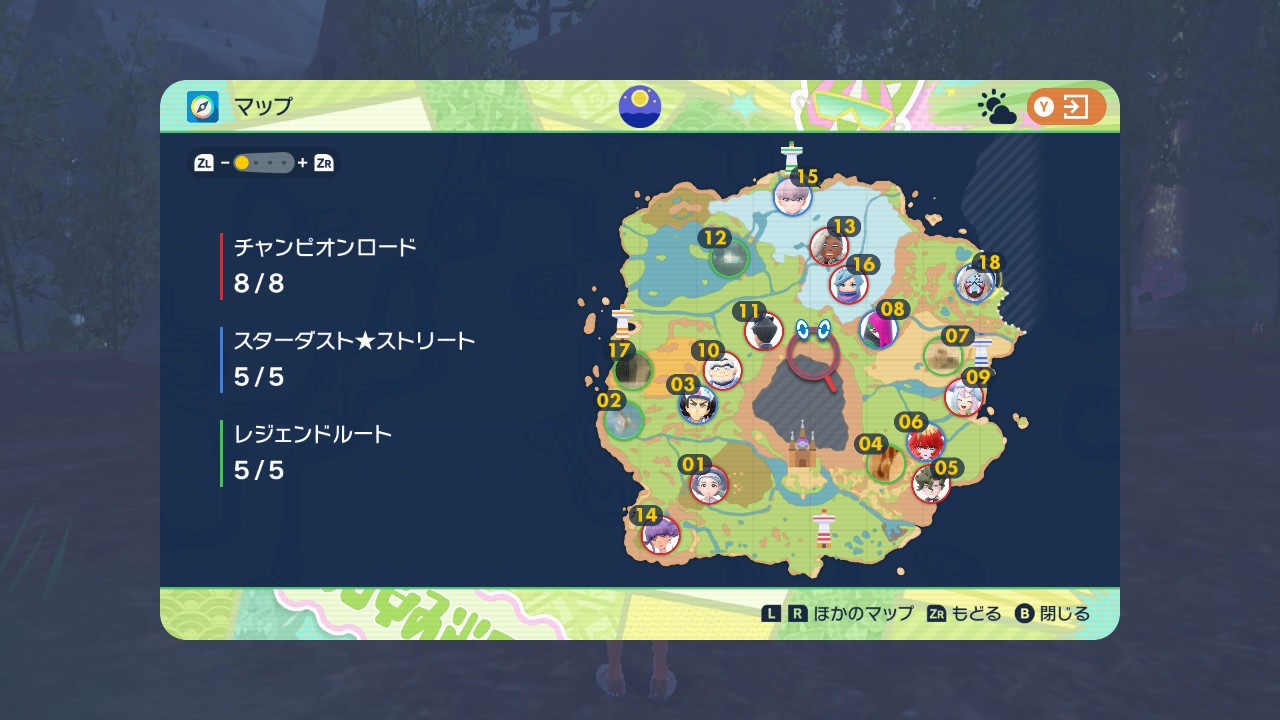Choose map marker number 11
Screen dimensions: 1280x720
(x=763, y=331)
